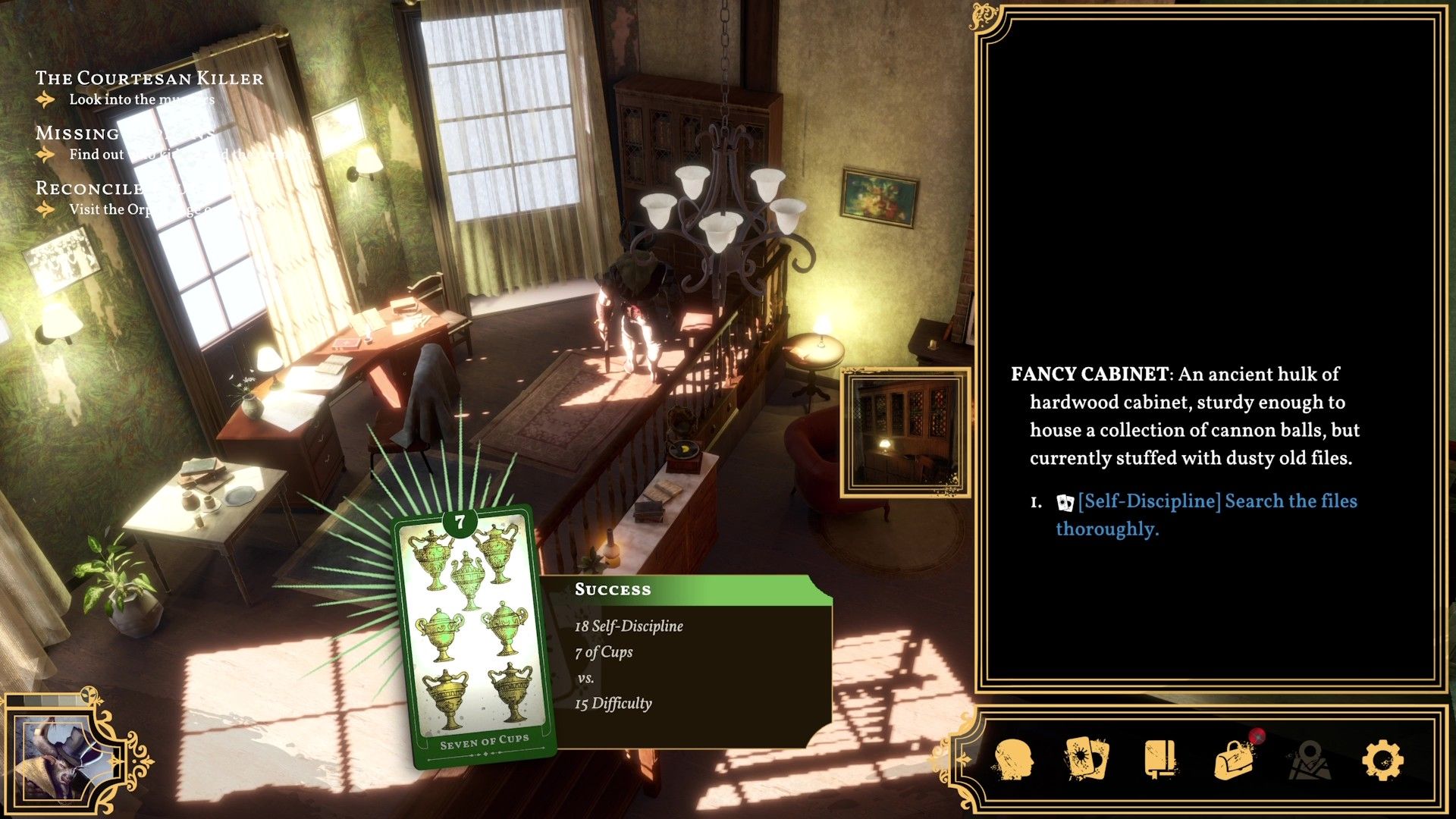Open the inventory bag
Screen dimensions: 1456x819
1235,758
